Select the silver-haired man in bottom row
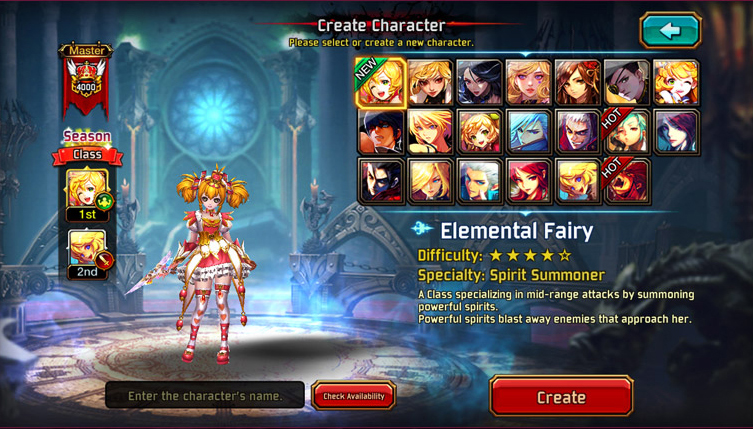753x429 pixels. 479,181
